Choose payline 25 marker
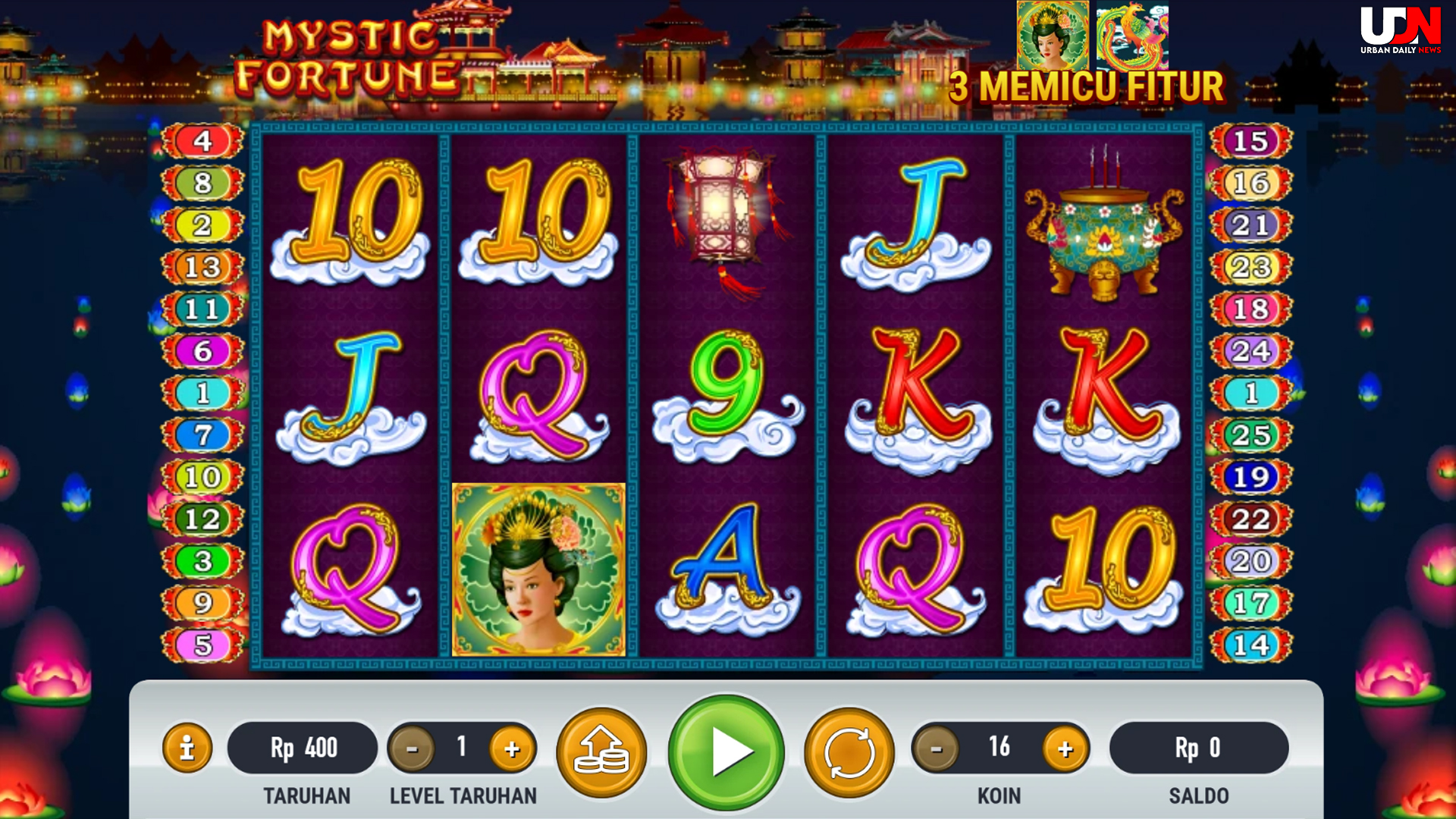The height and width of the screenshot is (819, 1456). (x=1250, y=435)
